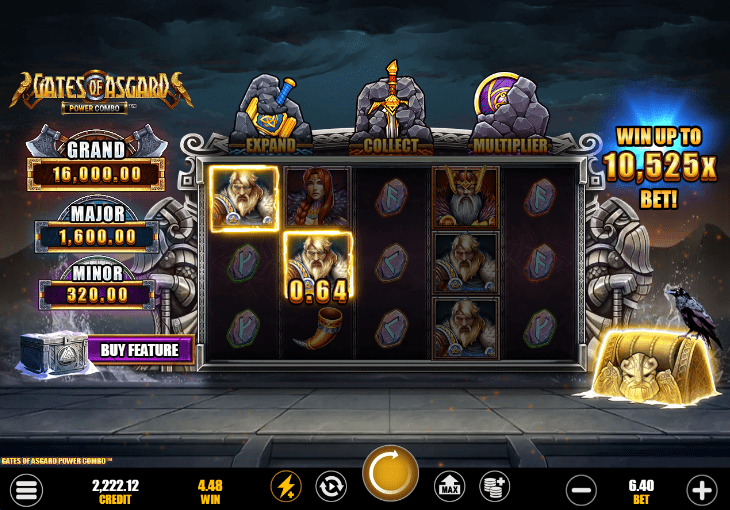Click the Buy Feature button
Screen dimensions: 730x510
point(139,350)
